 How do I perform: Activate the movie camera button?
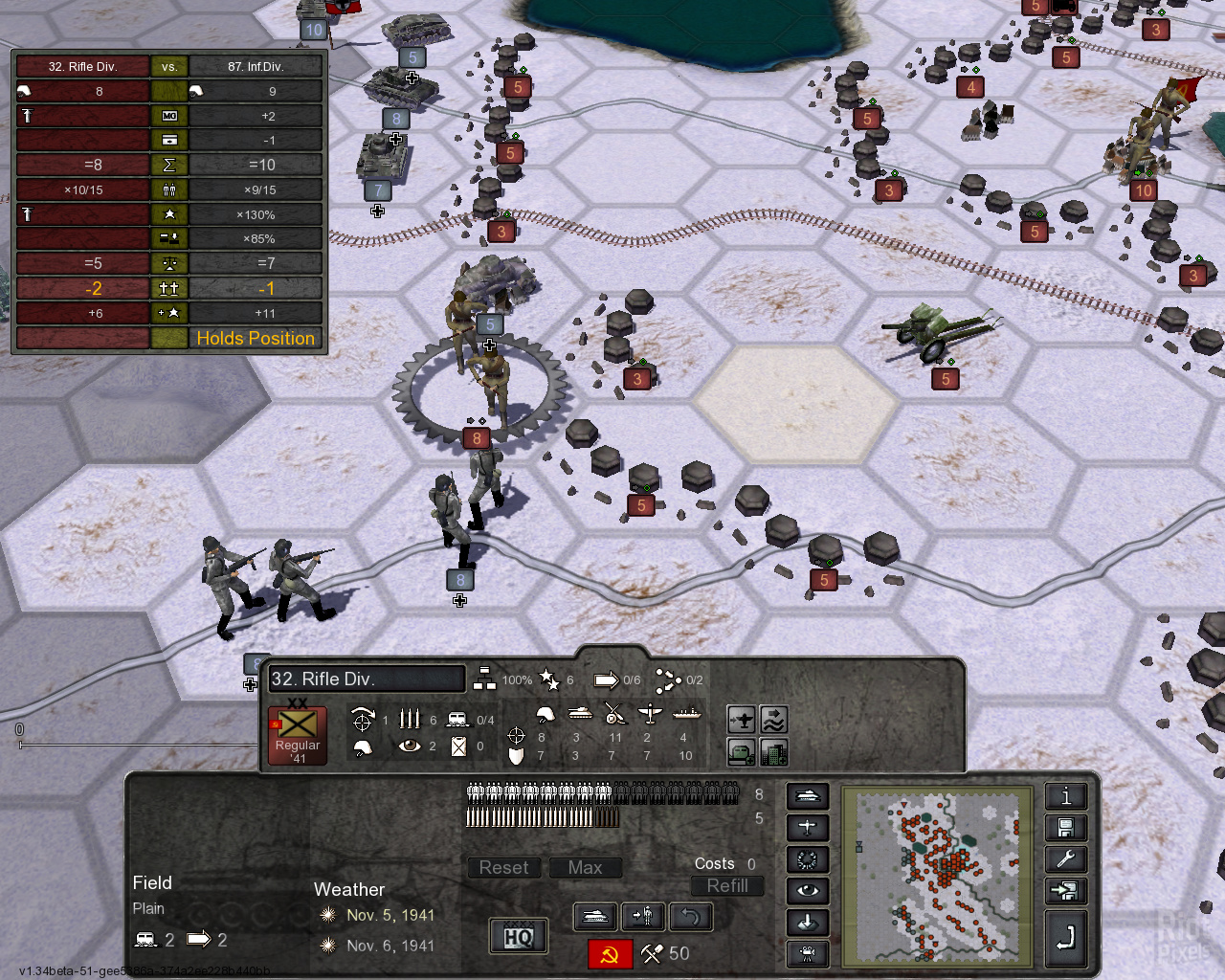(x=807, y=953)
